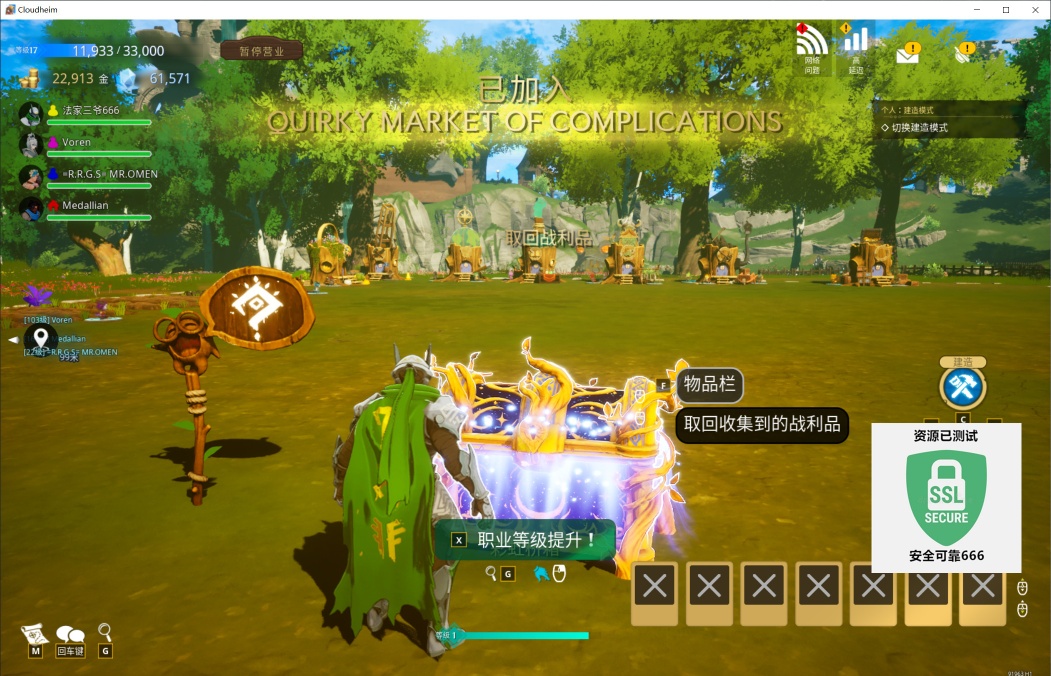Choose 取回收集到的战利品 to retrieve loot

pos(762,424)
